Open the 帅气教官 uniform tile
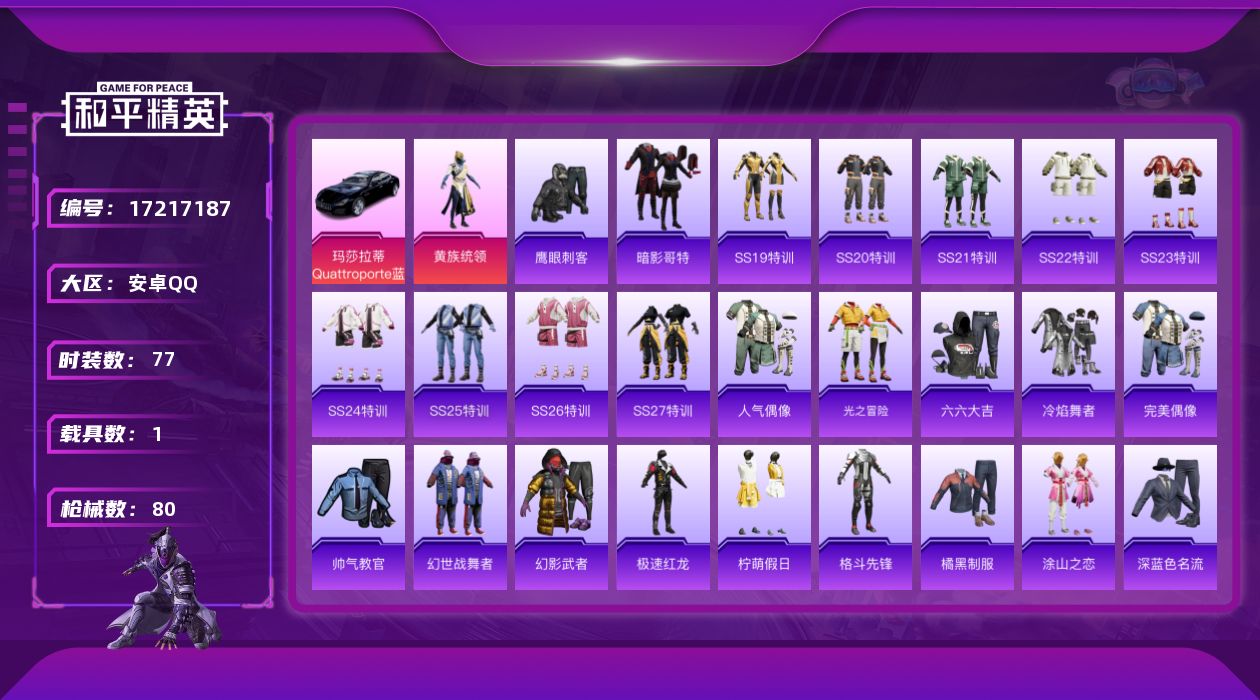The image size is (1260, 700). [358, 517]
